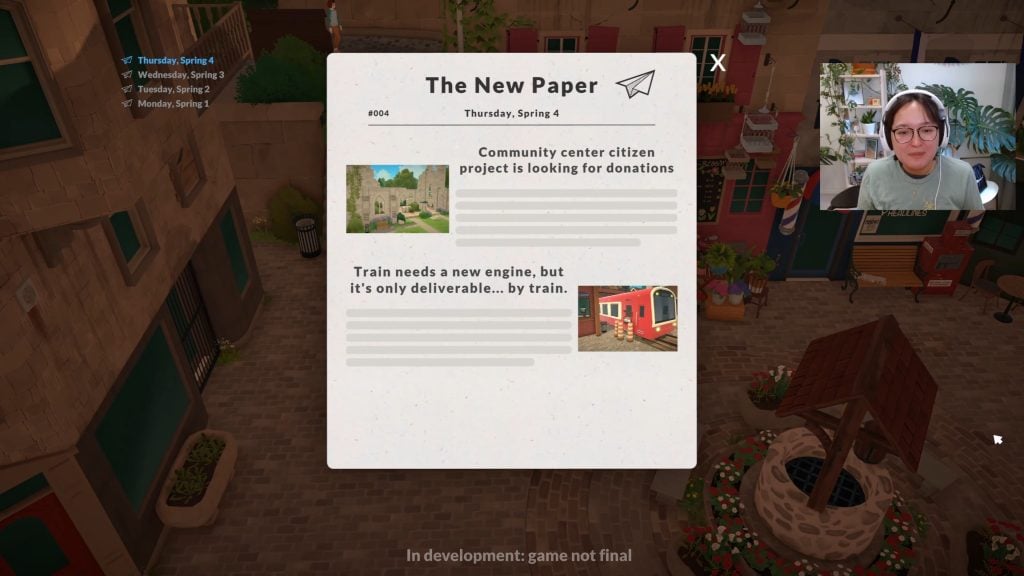This screenshot has height=576, width=1024.
Task: Click the community center article photo
Action: tap(397, 199)
